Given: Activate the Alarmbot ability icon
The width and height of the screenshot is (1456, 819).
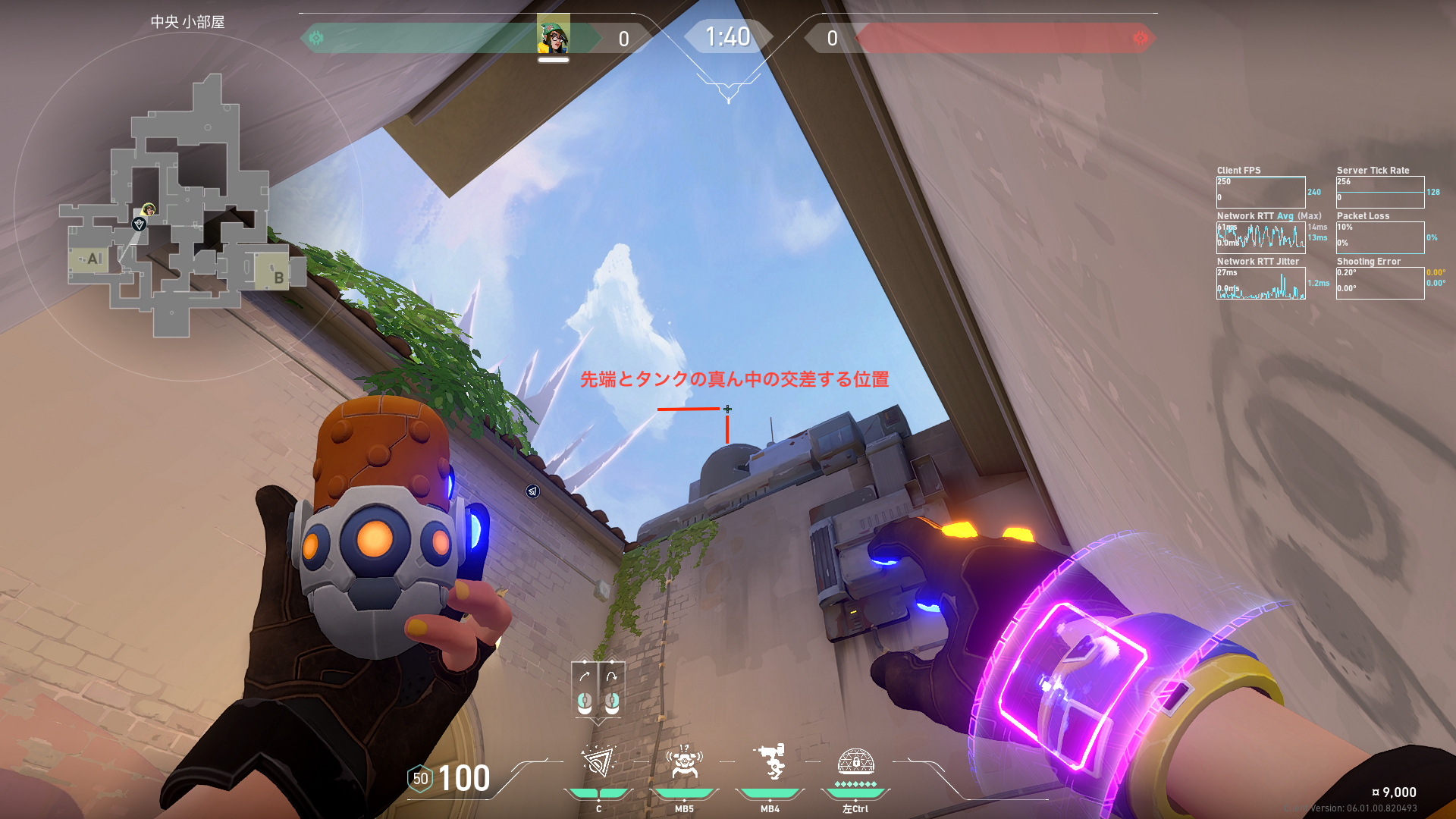Looking at the screenshot, I should click(x=684, y=762).
